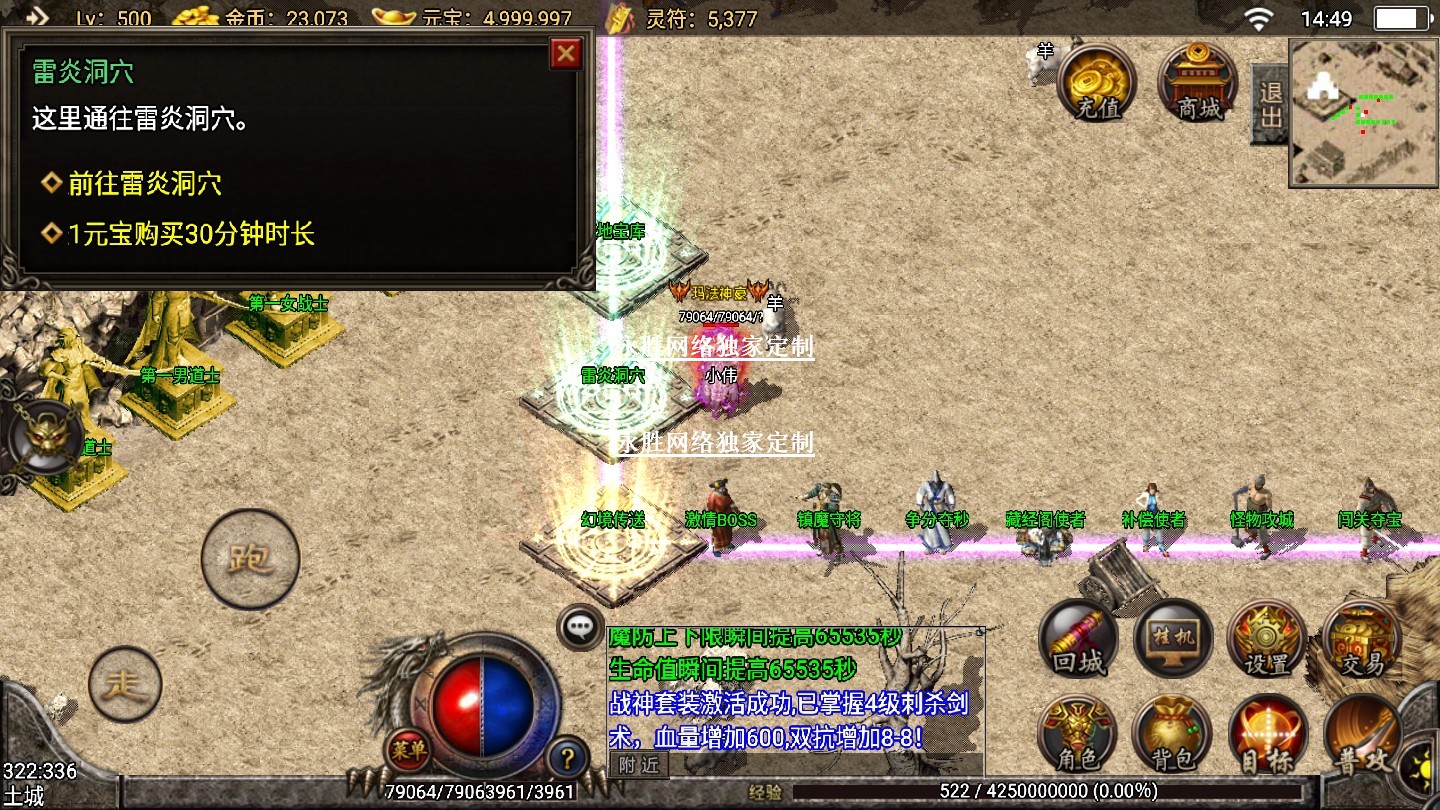Open the chat speech bubble
Viewport: 1440px width, 810px height.
point(580,627)
